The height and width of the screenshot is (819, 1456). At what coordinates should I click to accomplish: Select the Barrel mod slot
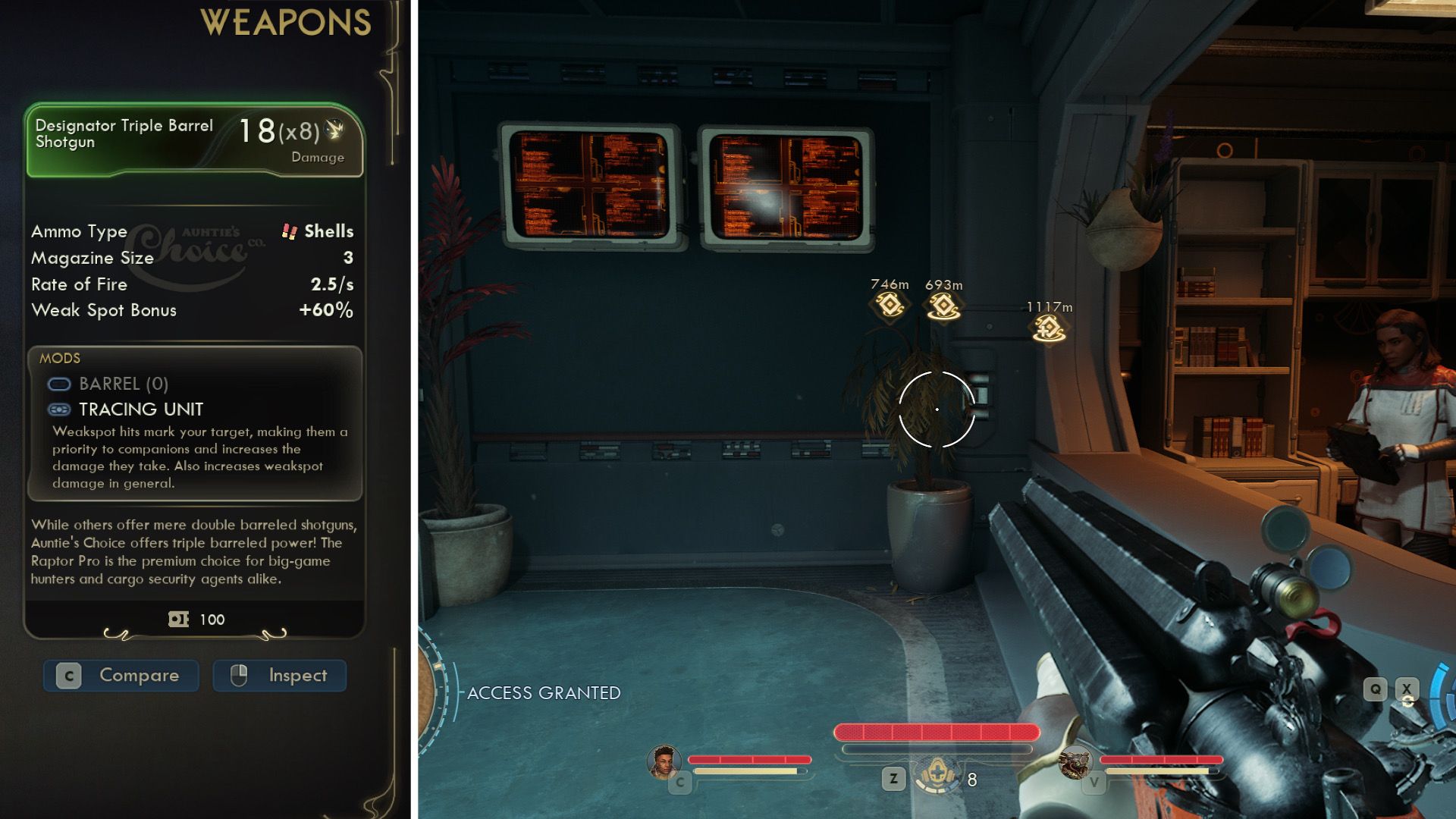tap(123, 384)
